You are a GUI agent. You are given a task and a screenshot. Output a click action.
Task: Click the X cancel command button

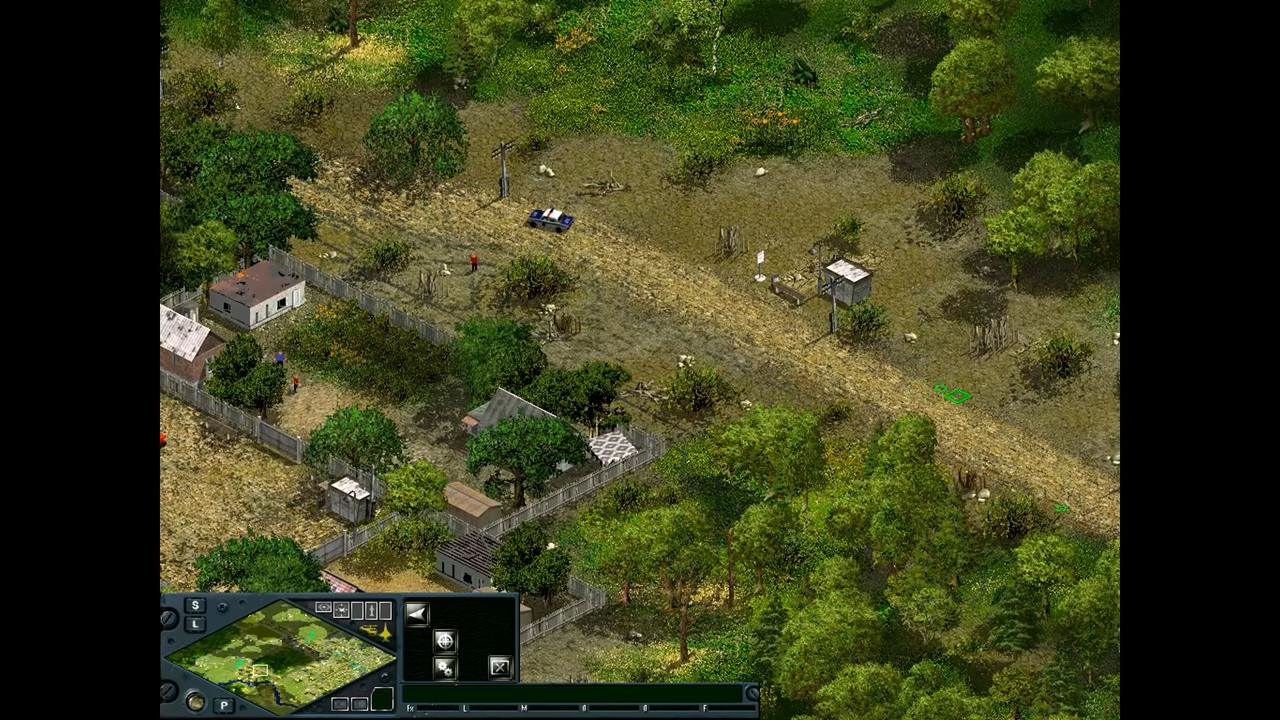coord(500,667)
